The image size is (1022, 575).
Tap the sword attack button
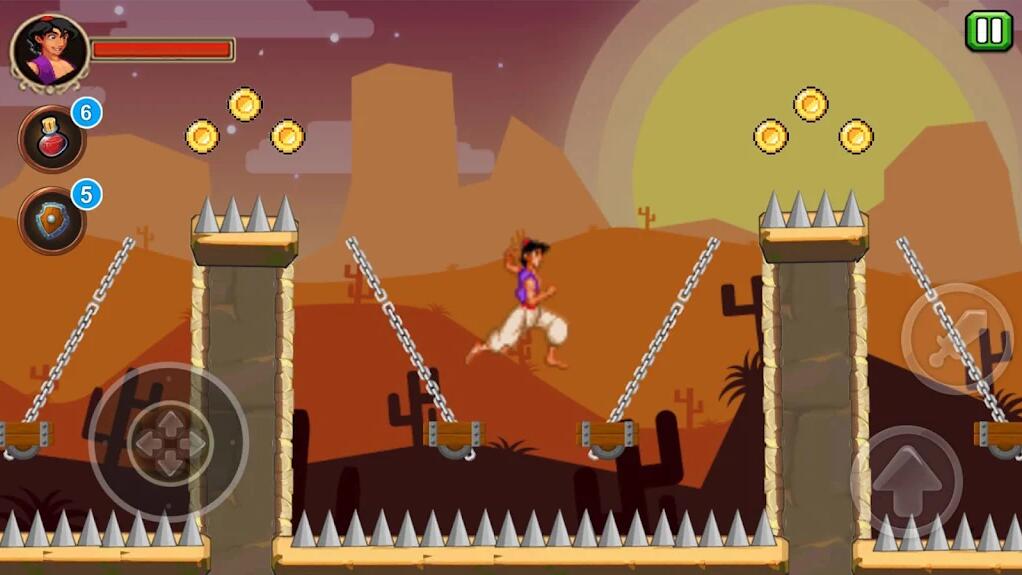(x=956, y=339)
